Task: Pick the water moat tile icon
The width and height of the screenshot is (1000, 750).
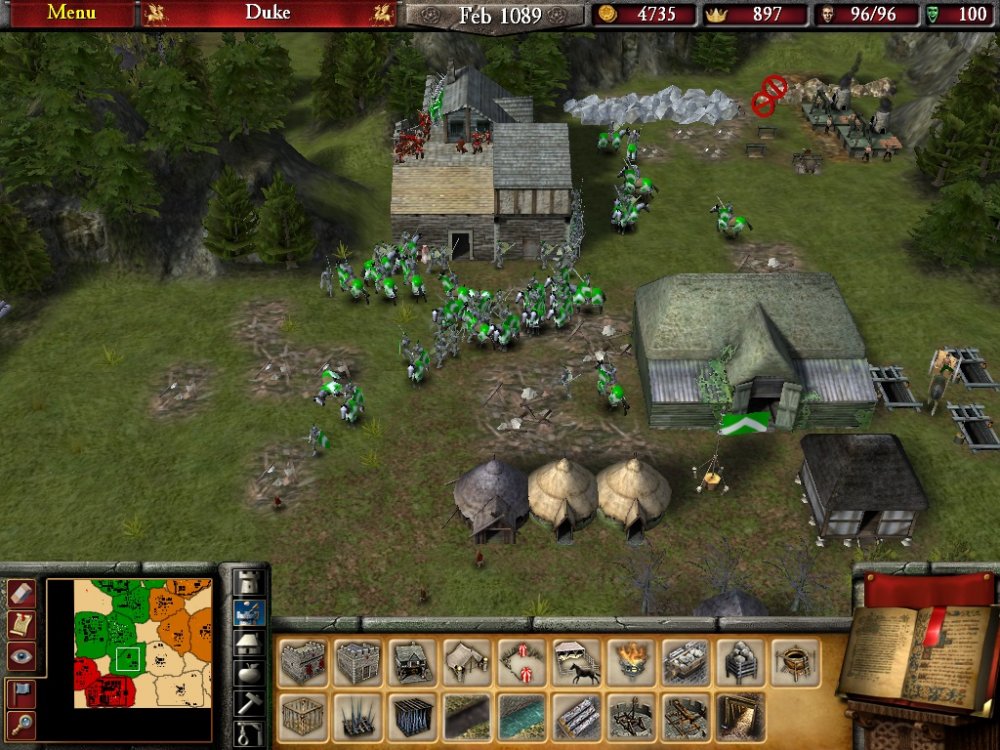Action: coord(522,716)
